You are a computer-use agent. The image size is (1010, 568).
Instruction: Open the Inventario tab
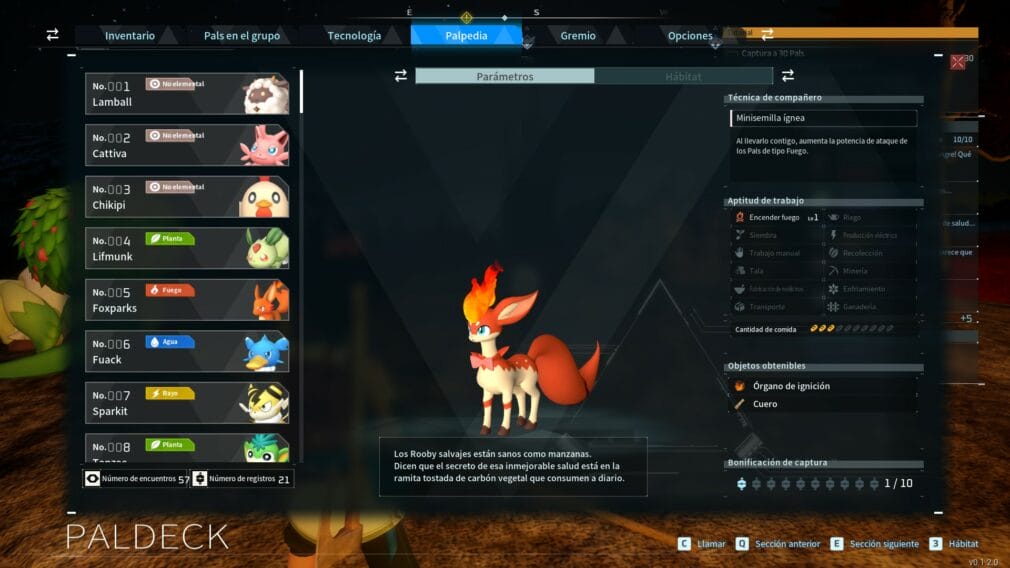coord(130,36)
